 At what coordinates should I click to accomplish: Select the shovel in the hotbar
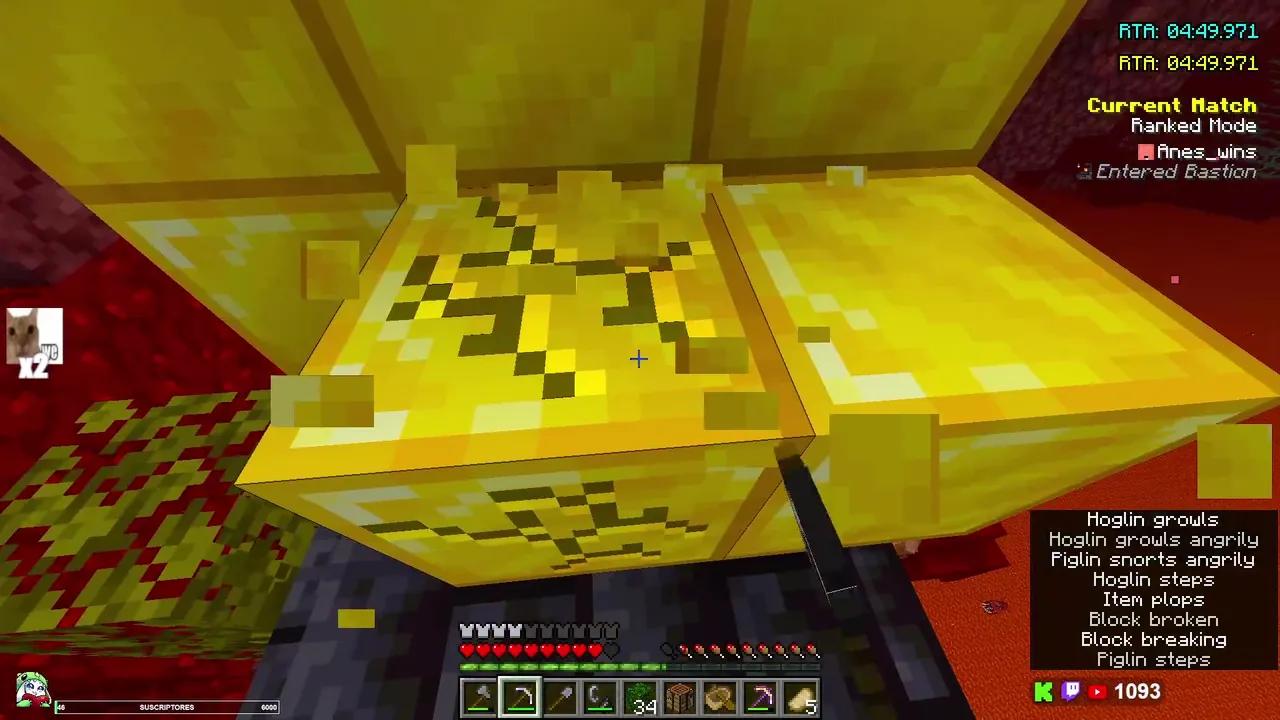559,695
